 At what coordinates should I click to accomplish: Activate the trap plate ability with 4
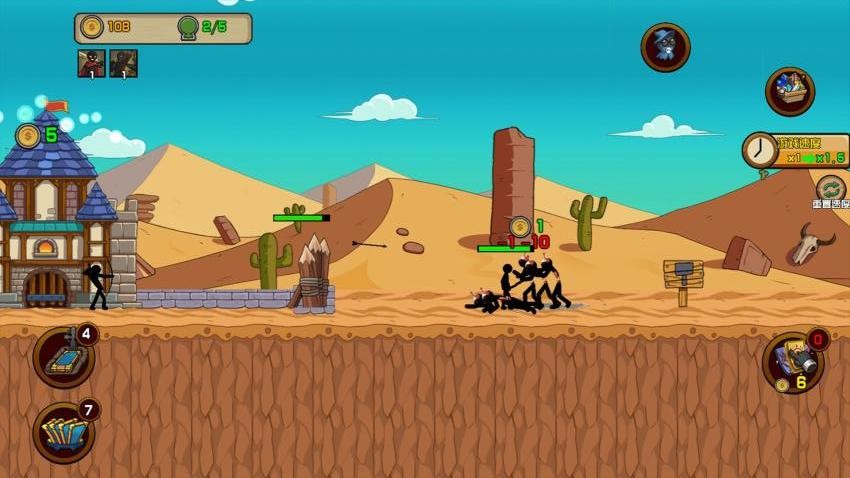click(64, 357)
